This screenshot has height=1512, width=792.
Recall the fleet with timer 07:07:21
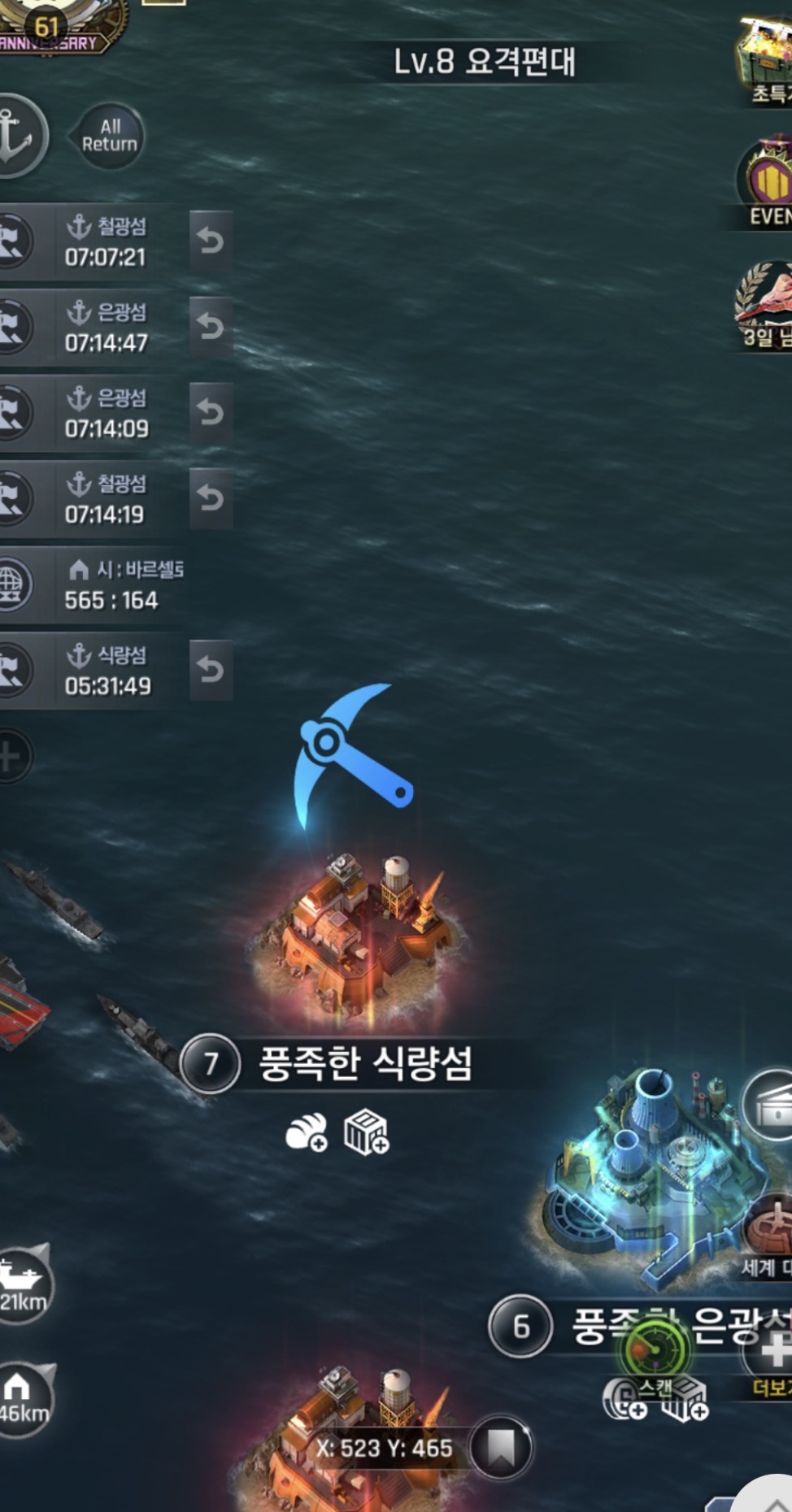[211, 241]
